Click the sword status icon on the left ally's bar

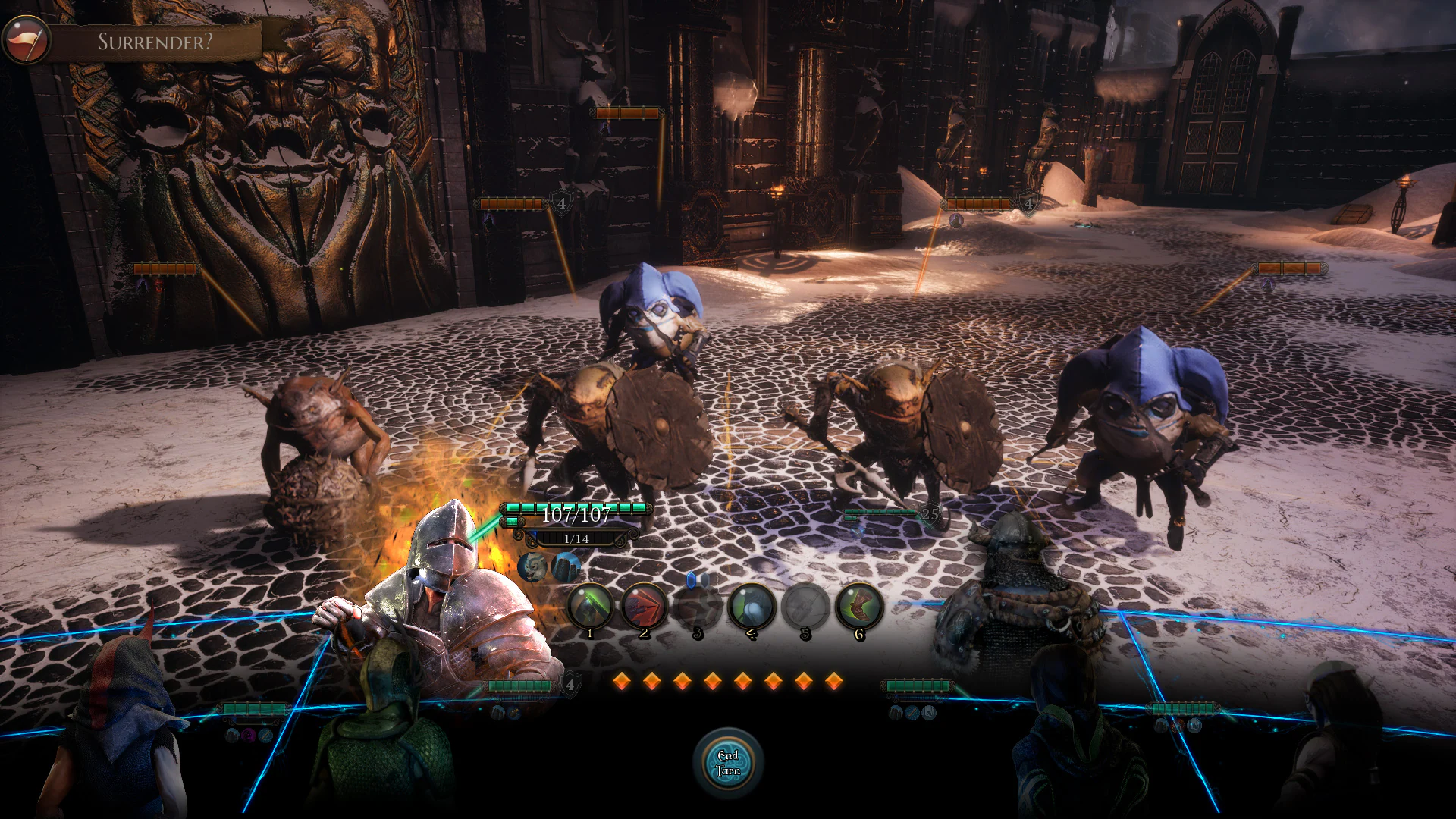pos(265,735)
